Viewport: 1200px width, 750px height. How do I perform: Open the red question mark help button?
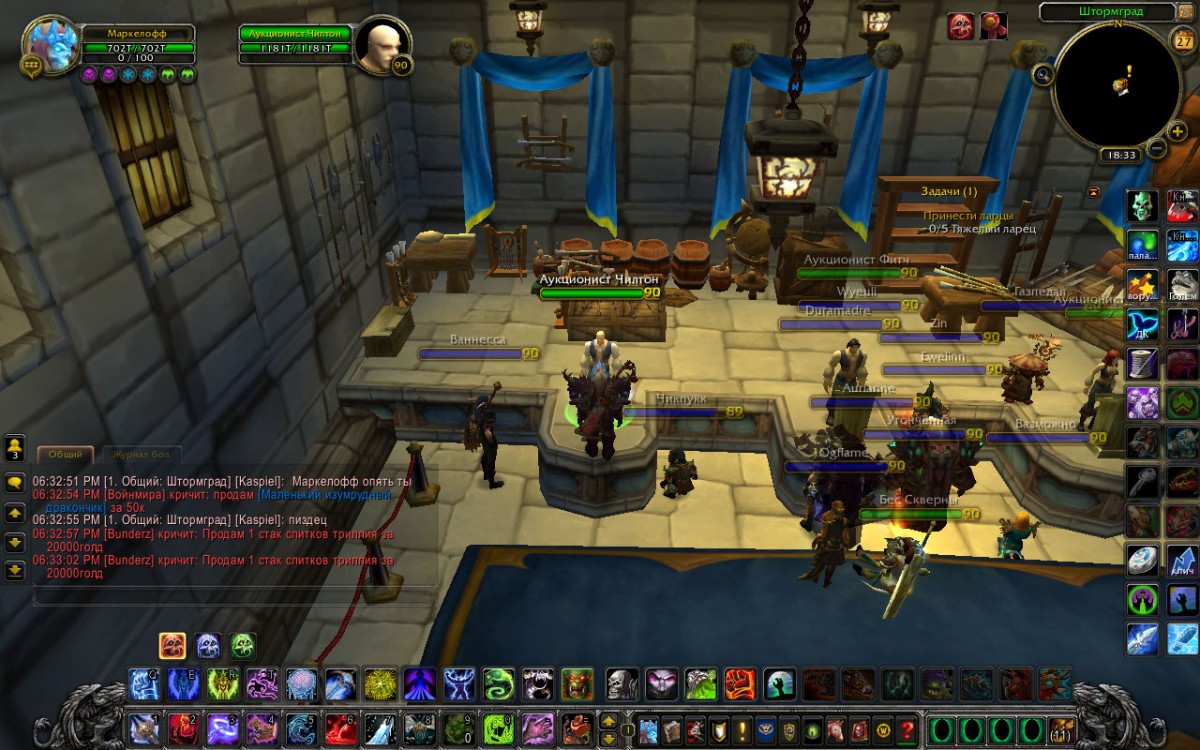pos(907,729)
